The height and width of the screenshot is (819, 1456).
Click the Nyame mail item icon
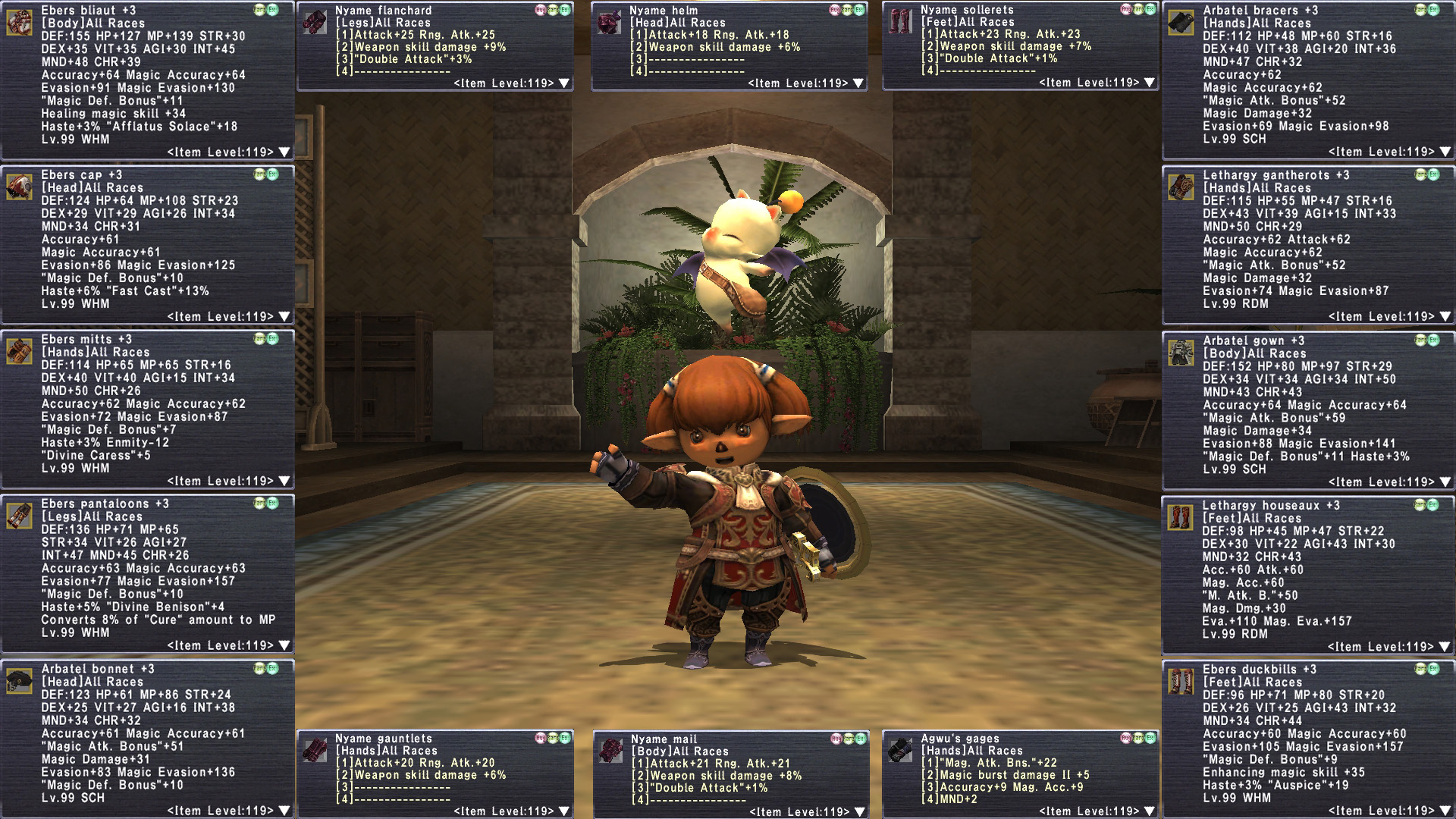[x=610, y=750]
